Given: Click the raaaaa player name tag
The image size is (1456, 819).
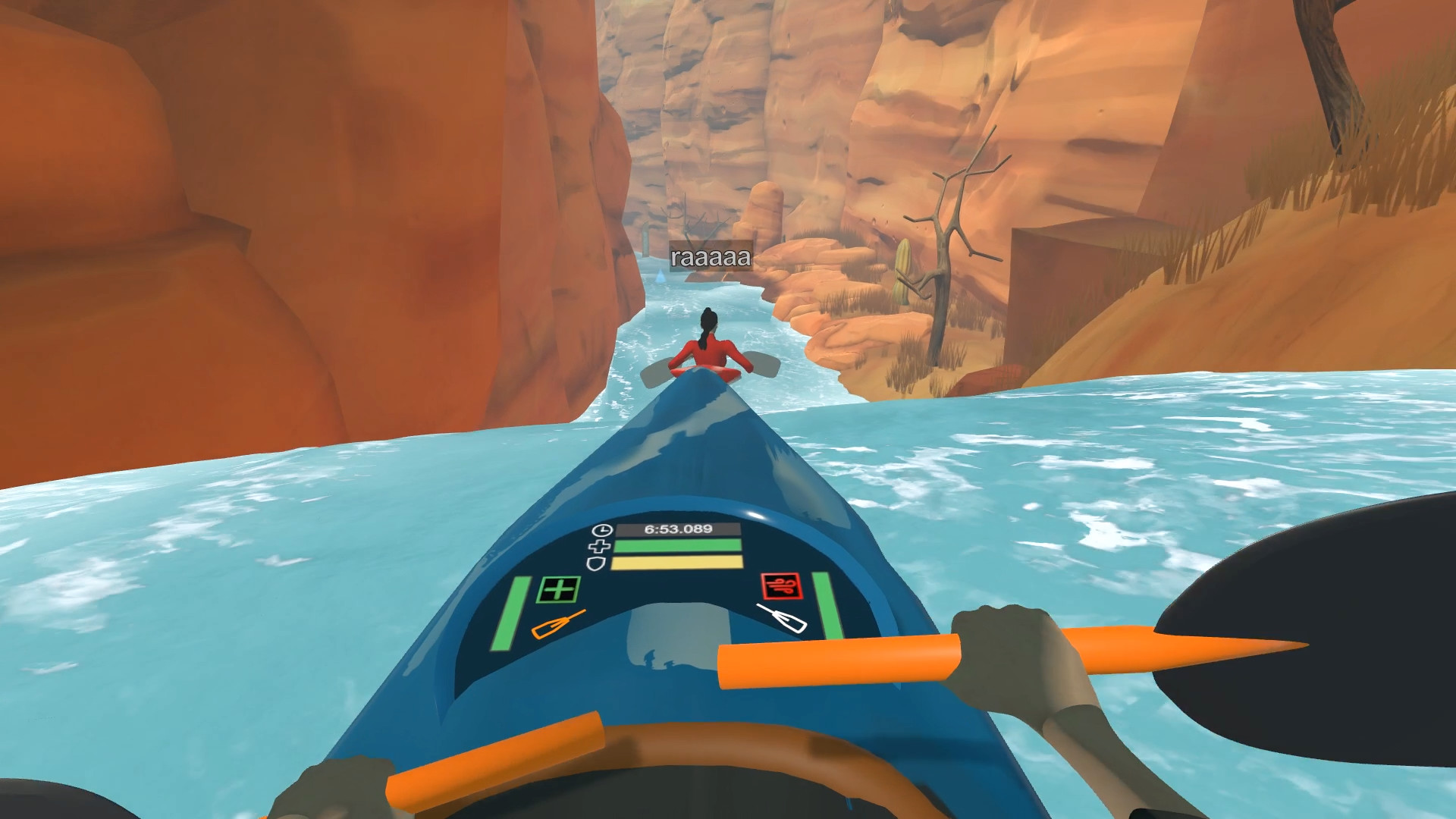Looking at the screenshot, I should tap(711, 259).
